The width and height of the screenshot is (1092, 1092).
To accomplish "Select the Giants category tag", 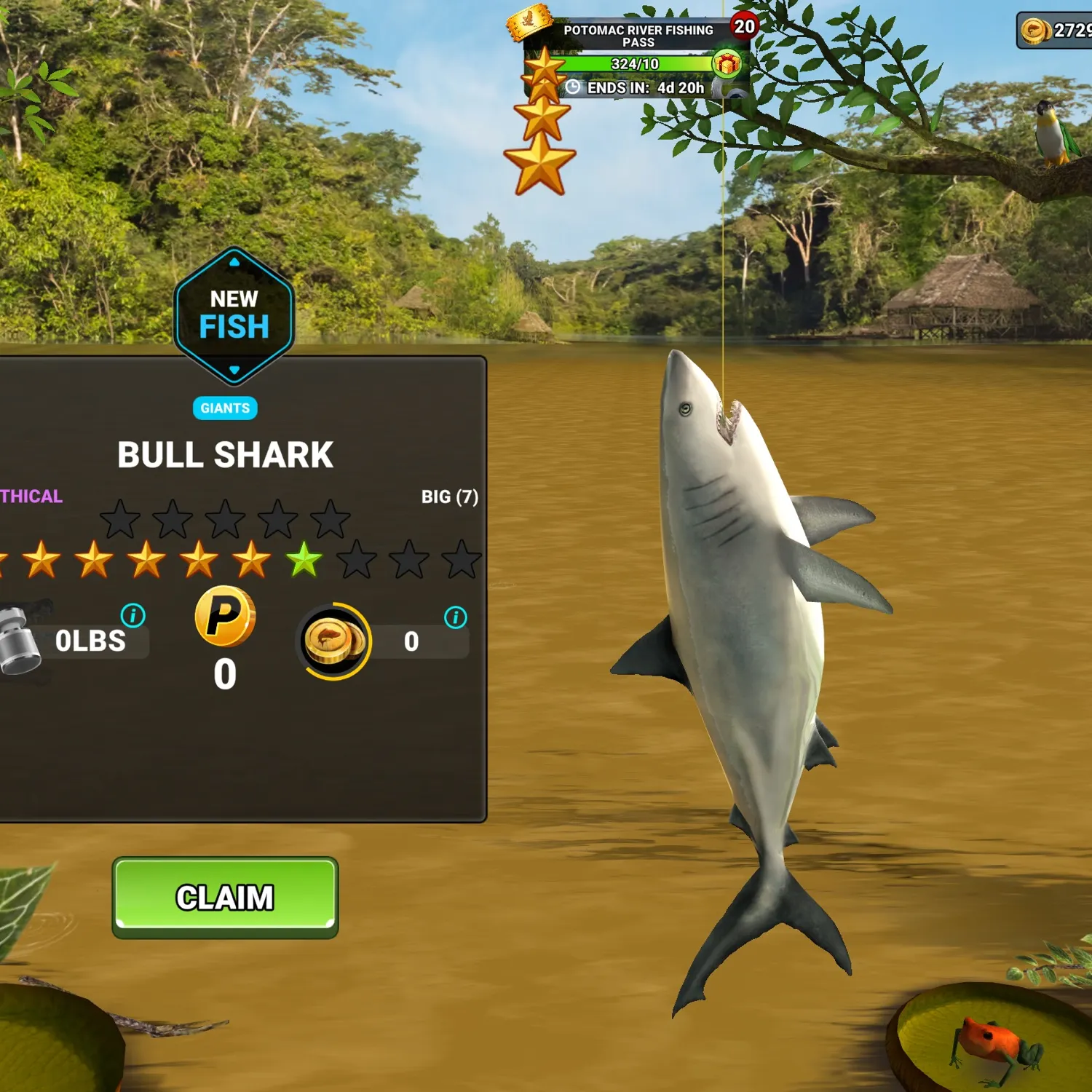I will 225,408.
